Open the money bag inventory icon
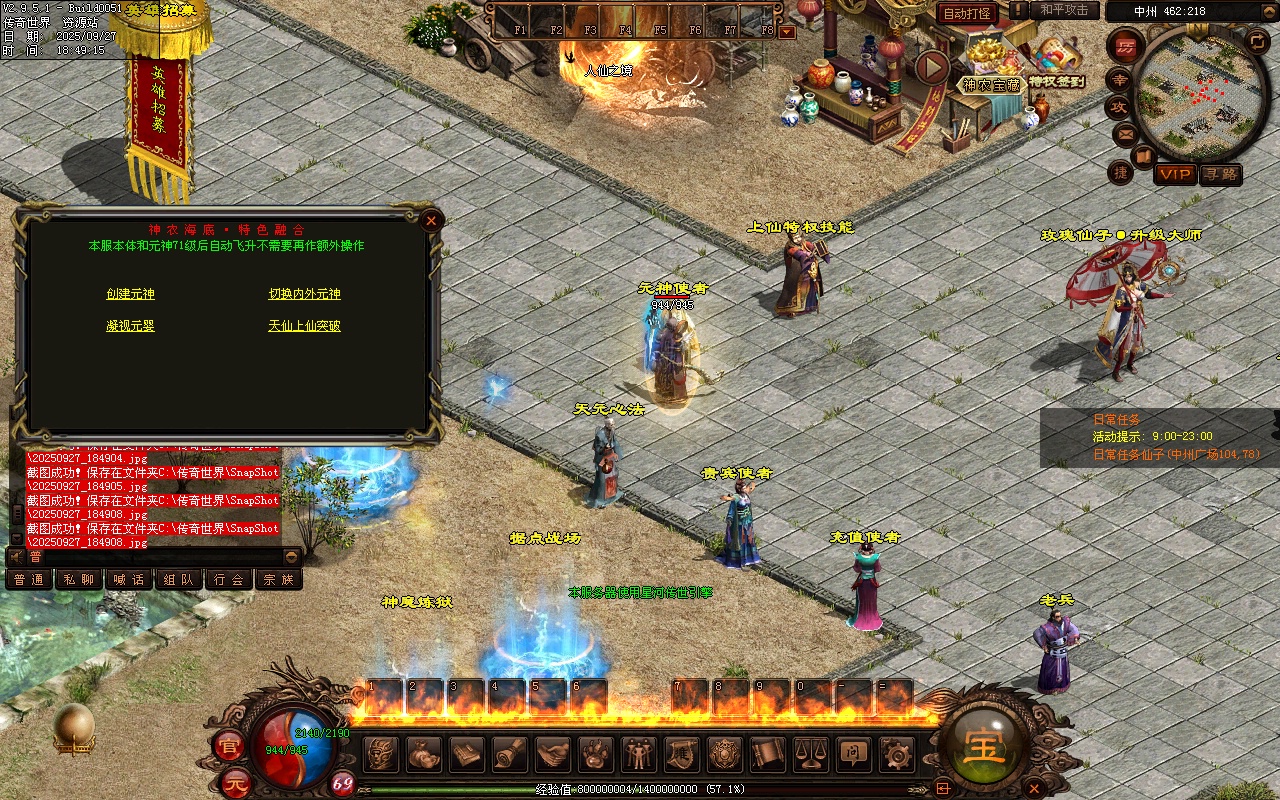This screenshot has height=800, width=1280. pyautogui.click(x=424, y=753)
